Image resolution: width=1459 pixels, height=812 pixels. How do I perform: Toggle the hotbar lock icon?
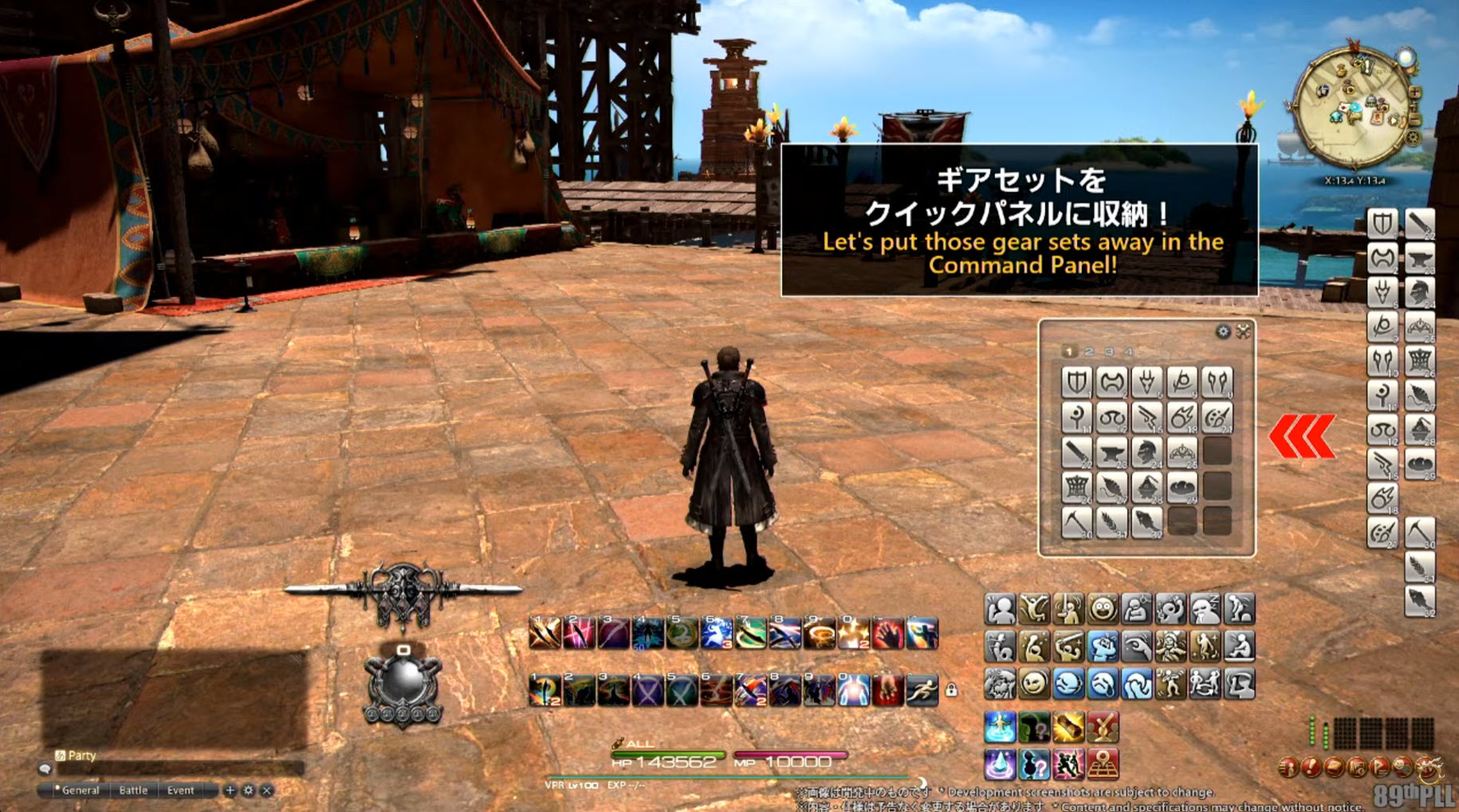[x=951, y=690]
